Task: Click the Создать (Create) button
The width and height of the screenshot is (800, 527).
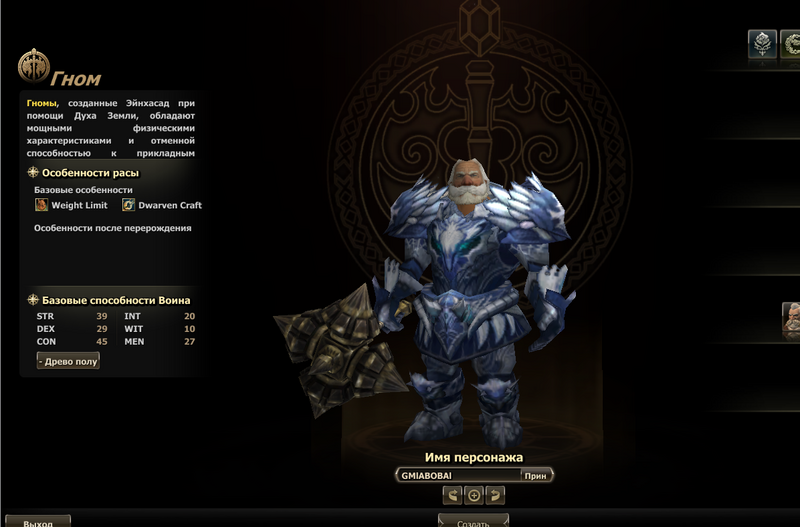Action: click(x=473, y=521)
